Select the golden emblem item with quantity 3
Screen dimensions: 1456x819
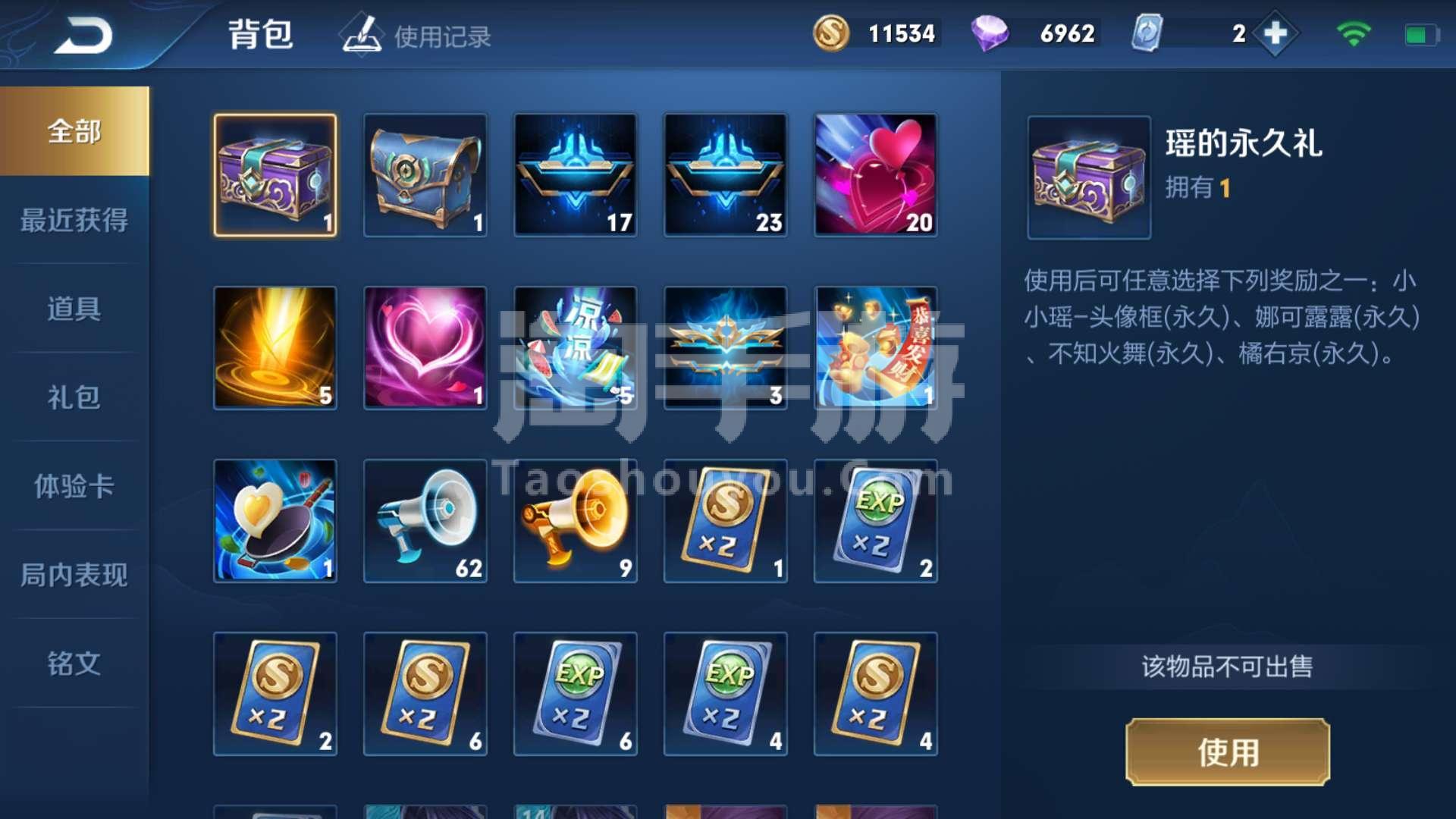[725, 348]
